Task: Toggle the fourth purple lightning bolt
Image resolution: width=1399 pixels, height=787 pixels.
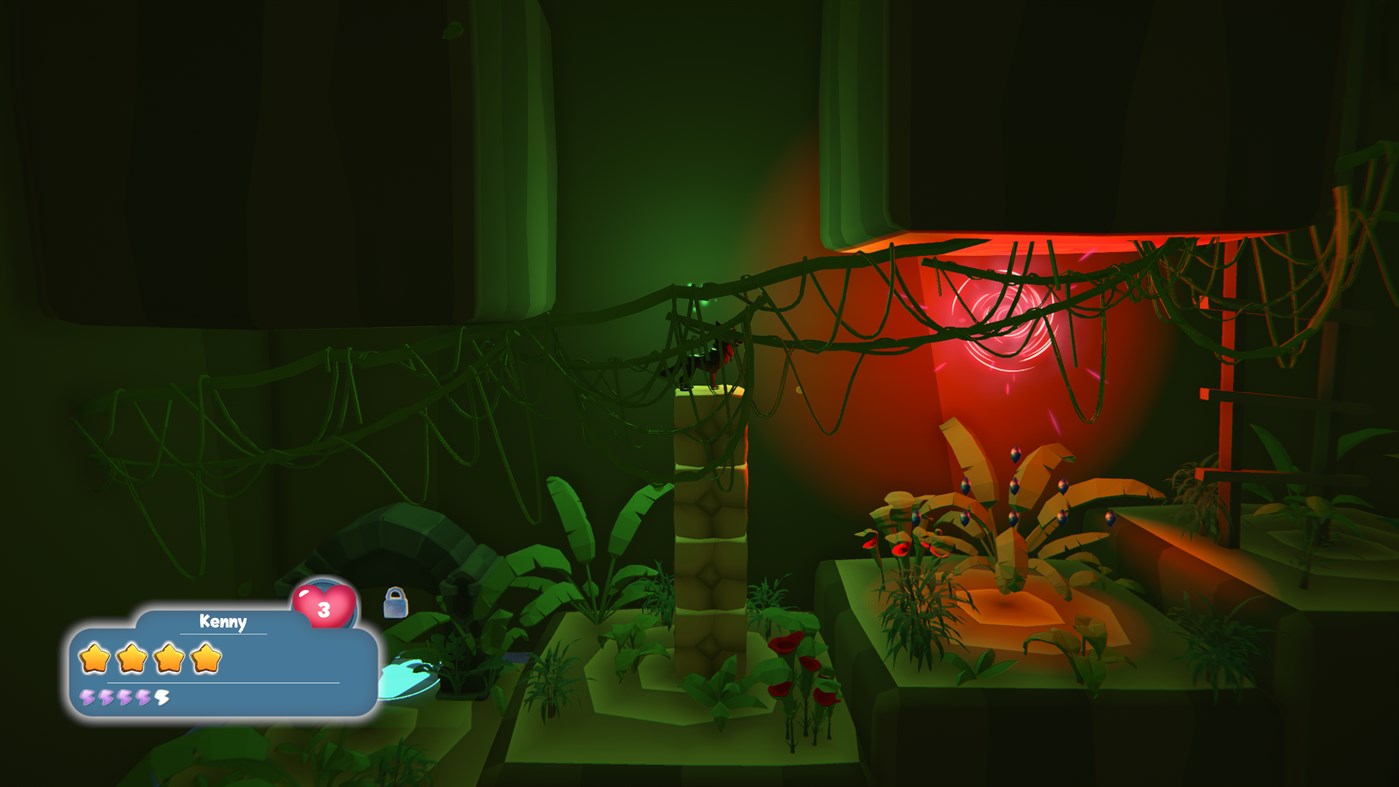Action: [x=141, y=697]
